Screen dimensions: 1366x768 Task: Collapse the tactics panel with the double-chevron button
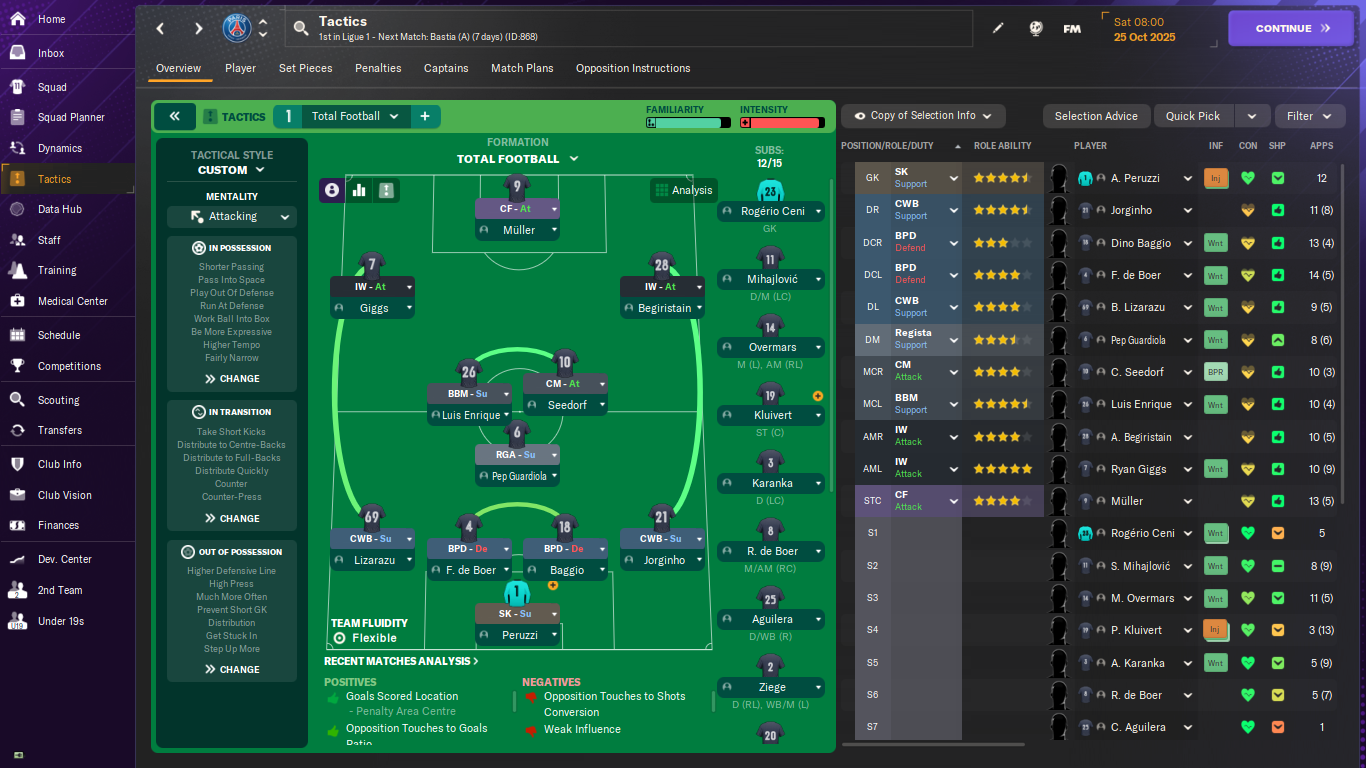[174, 116]
